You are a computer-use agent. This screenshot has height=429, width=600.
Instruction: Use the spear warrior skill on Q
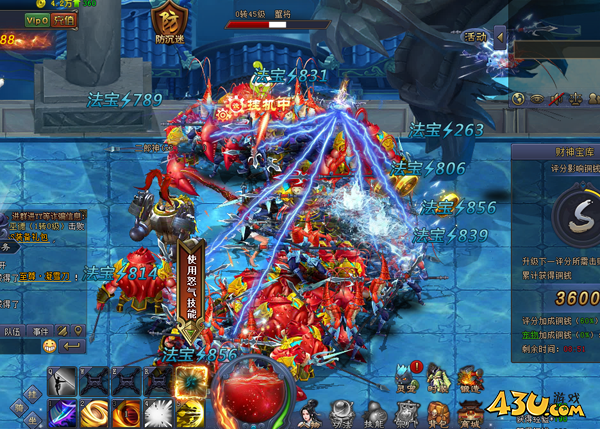[61, 381]
